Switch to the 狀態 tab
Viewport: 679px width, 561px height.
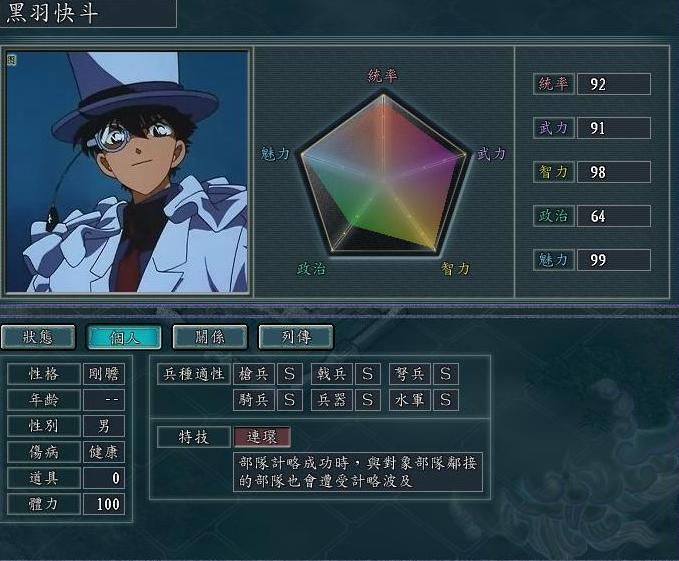click(x=38, y=337)
